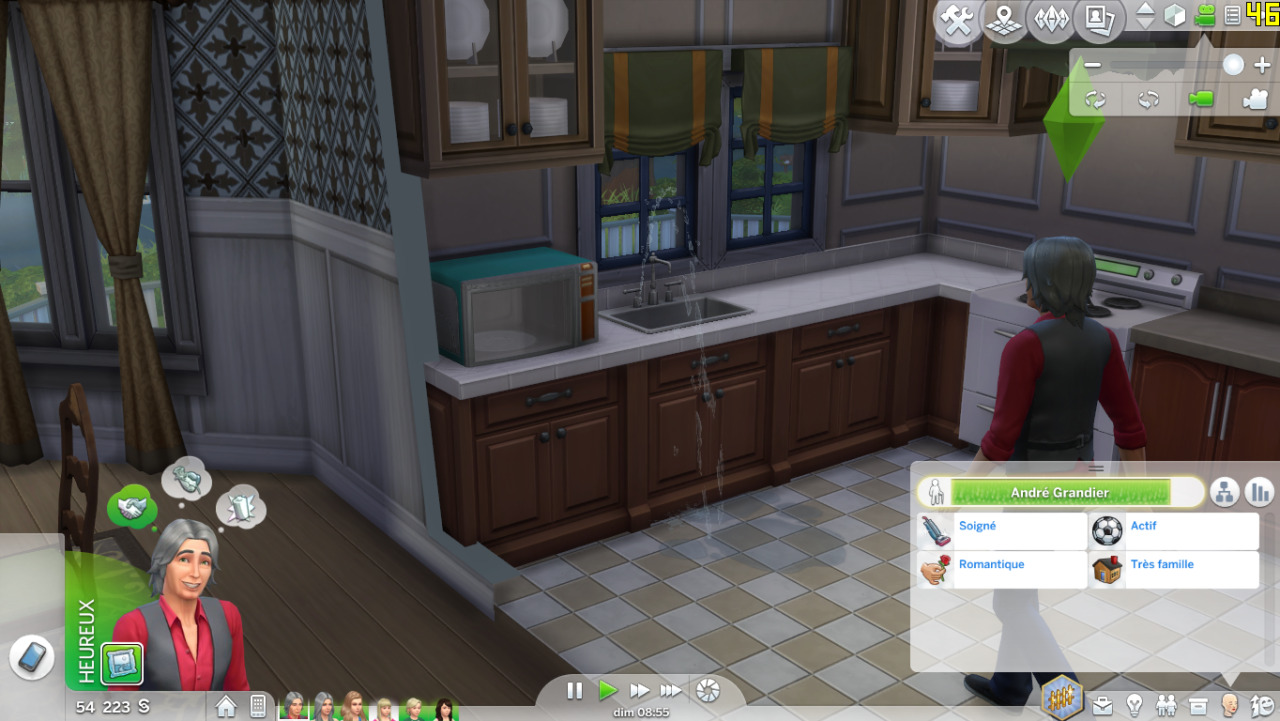
Task: Open the Gallery photos icon
Action: pyautogui.click(x=1098, y=21)
